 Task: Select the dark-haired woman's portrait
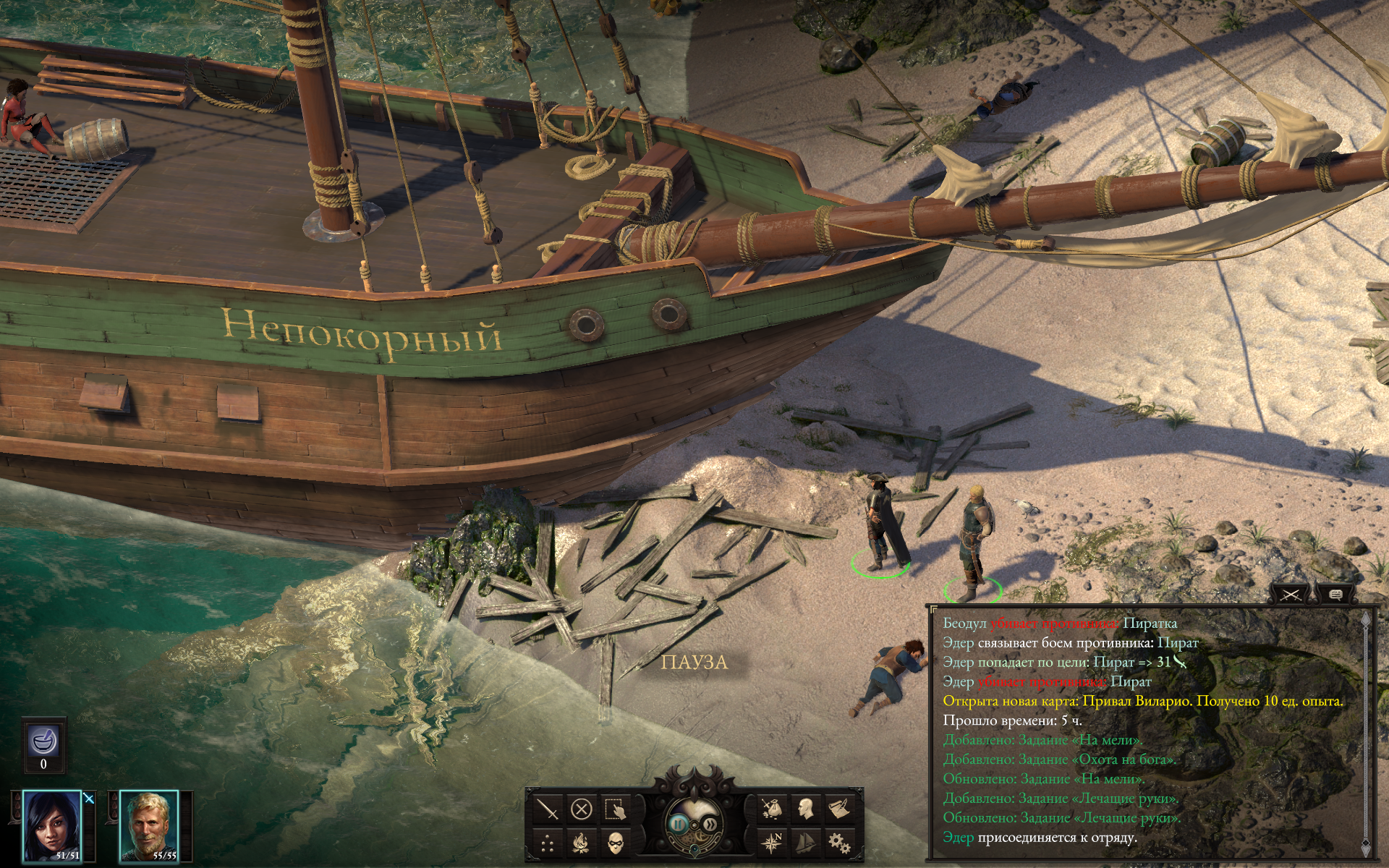coord(52,826)
